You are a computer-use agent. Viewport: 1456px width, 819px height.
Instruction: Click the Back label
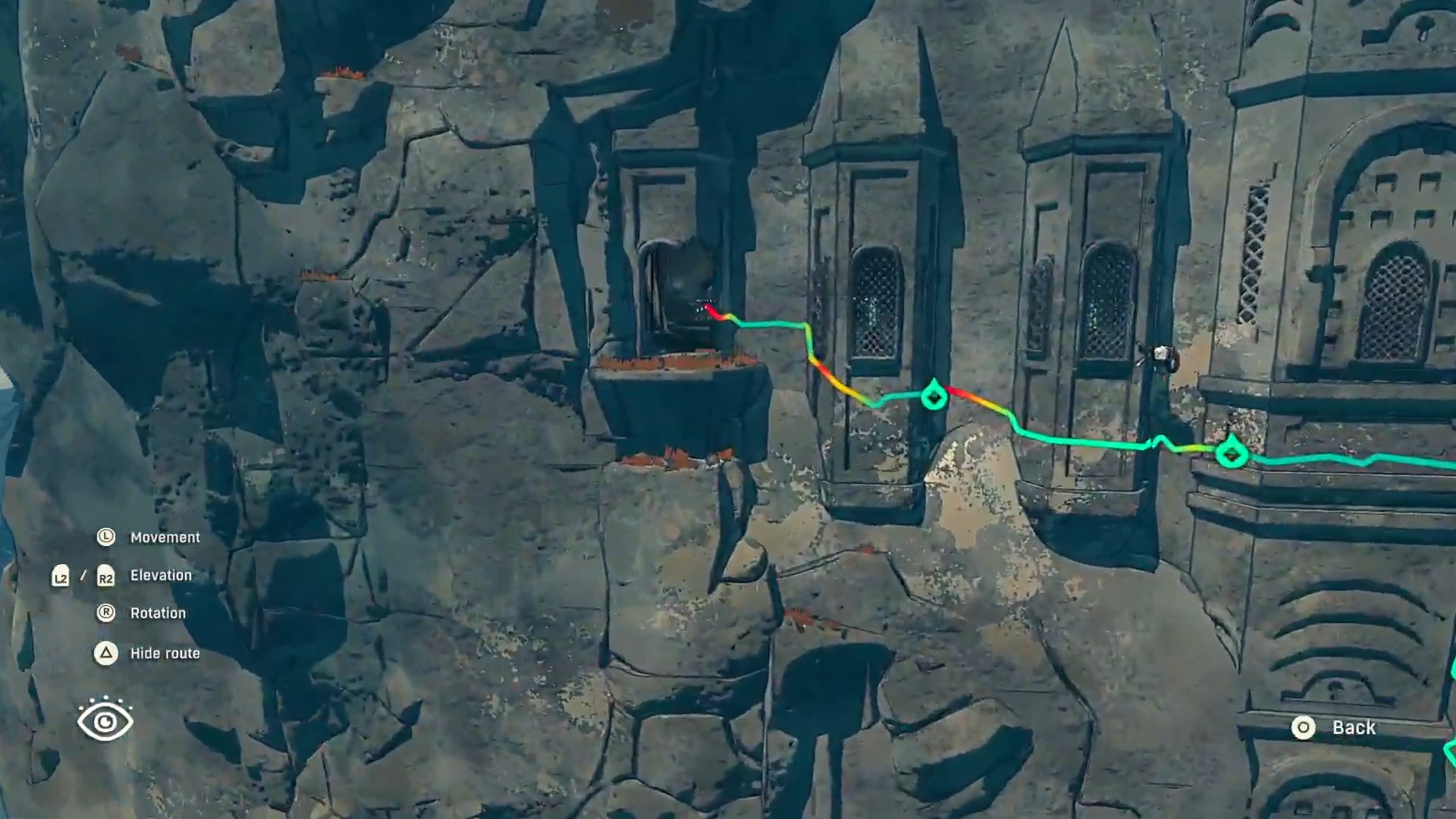[x=1354, y=728]
